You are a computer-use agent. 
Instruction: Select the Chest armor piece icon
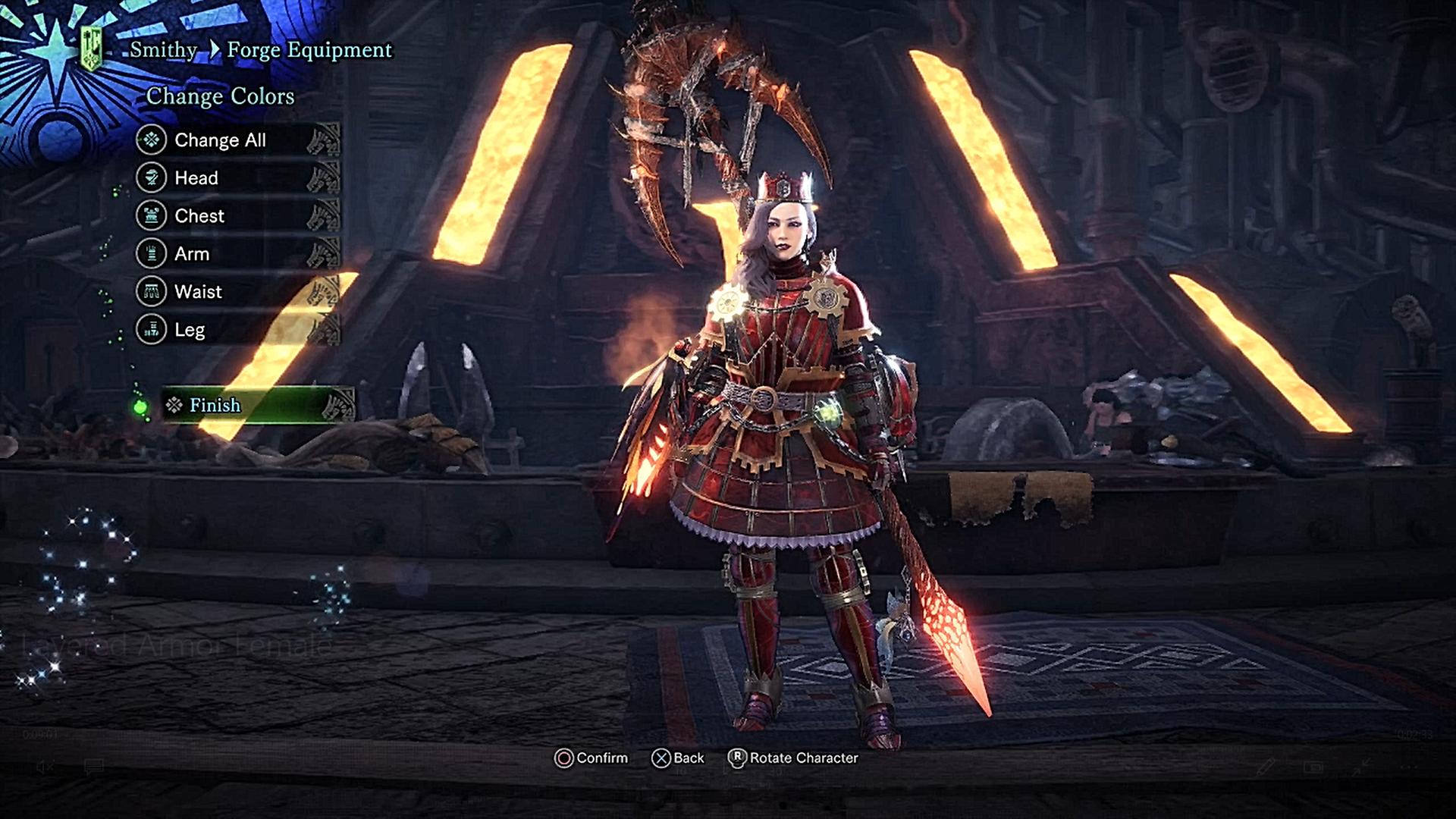[149, 215]
